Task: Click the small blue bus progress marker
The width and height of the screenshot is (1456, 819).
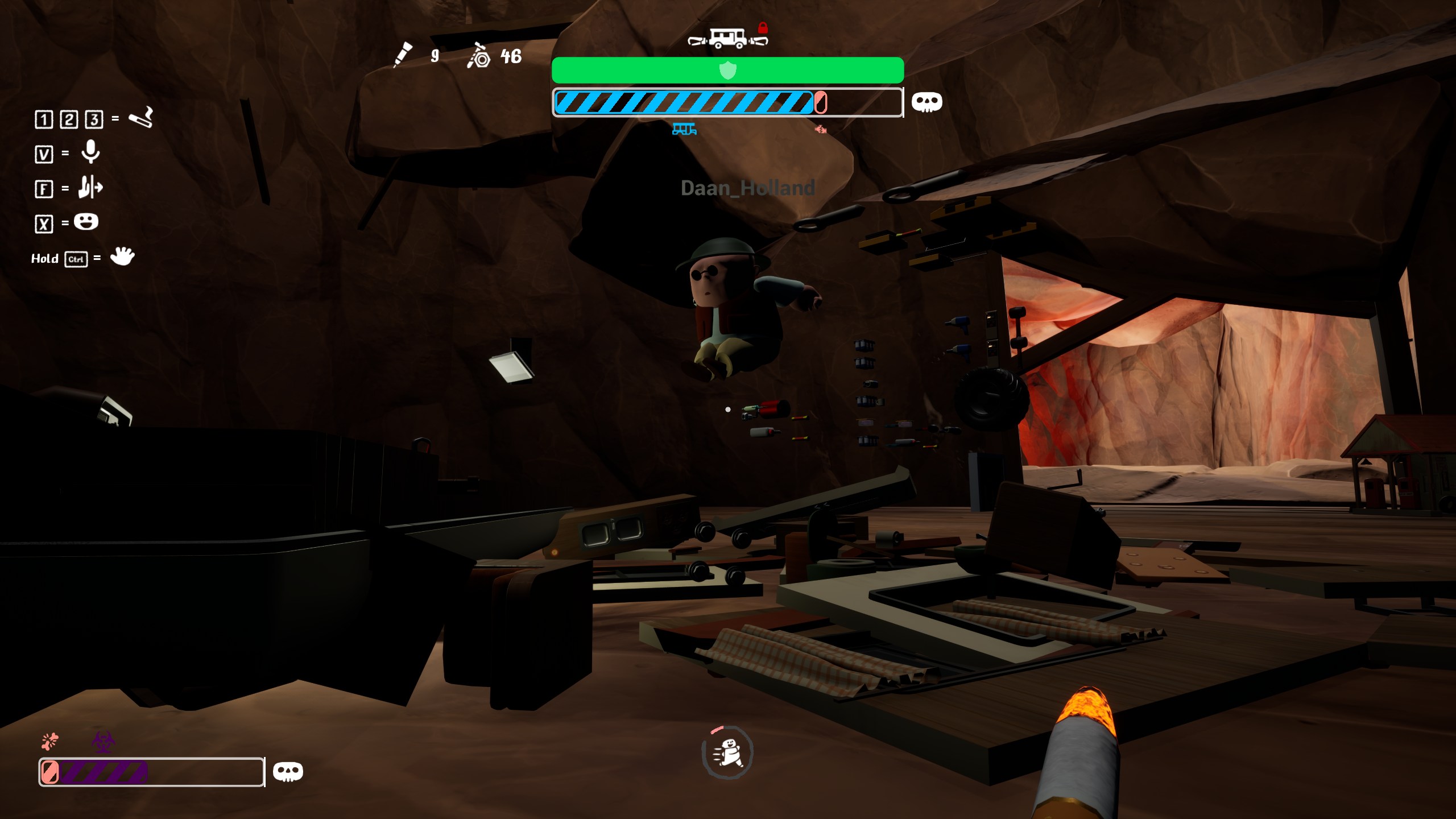Action: (x=684, y=129)
